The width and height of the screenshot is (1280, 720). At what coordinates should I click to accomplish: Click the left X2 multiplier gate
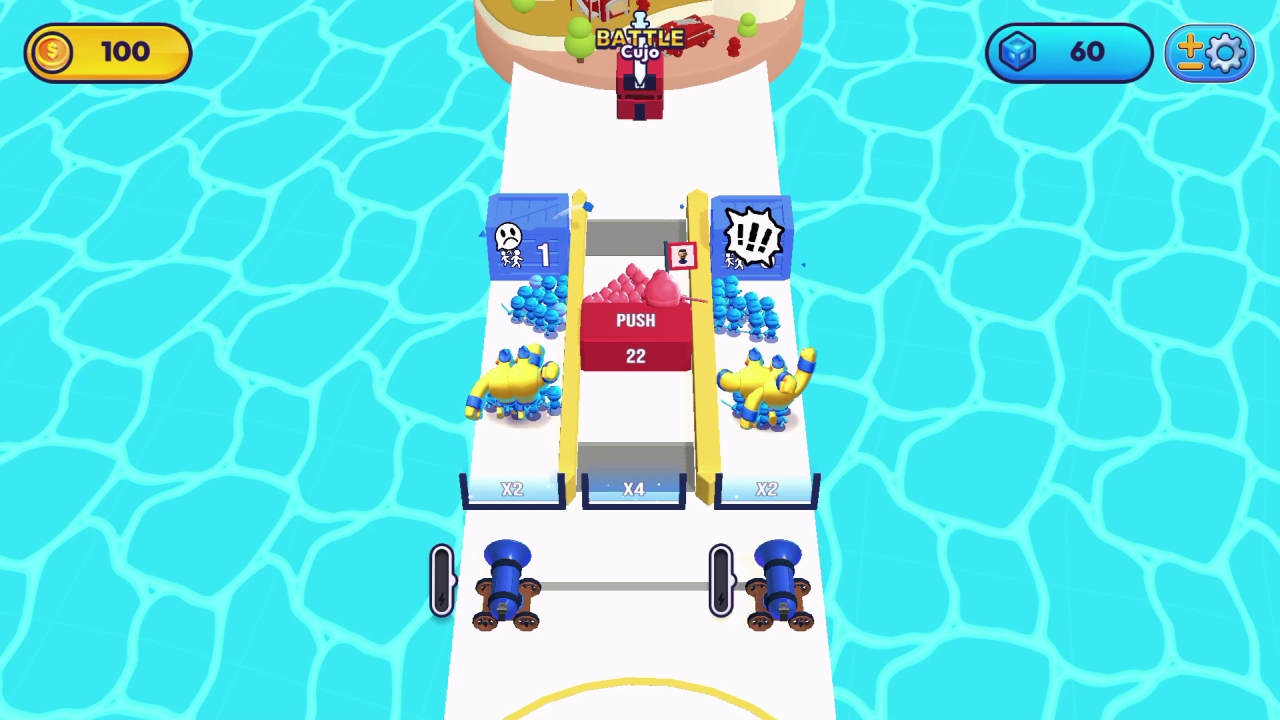coord(512,489)
